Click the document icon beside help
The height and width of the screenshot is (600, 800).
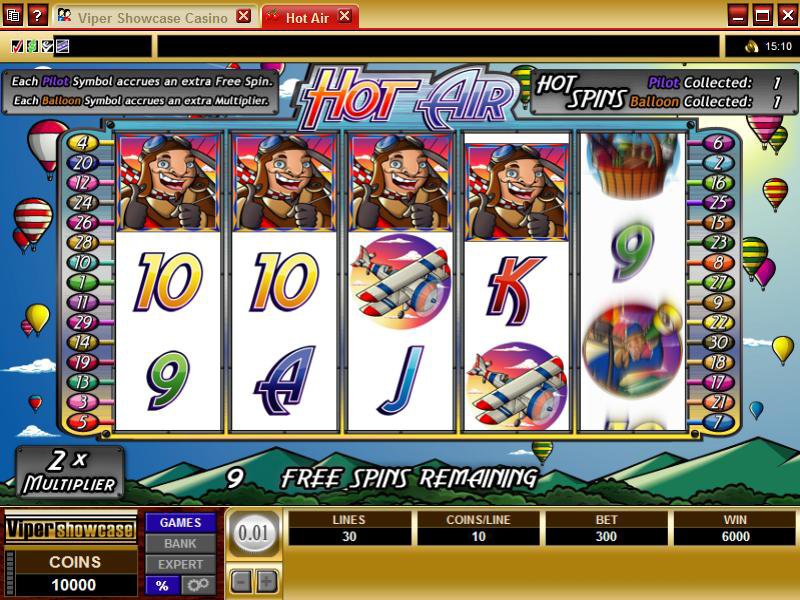pos(13,15)
